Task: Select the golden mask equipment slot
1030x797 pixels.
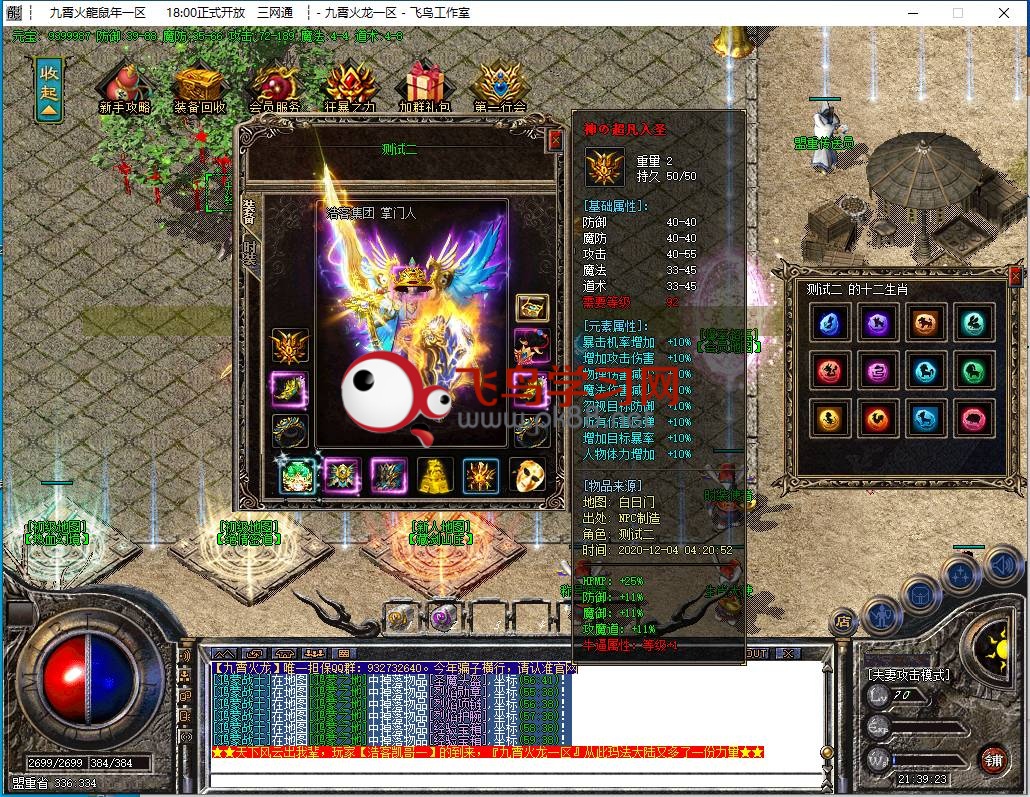Action: click(x=527, y=476)
